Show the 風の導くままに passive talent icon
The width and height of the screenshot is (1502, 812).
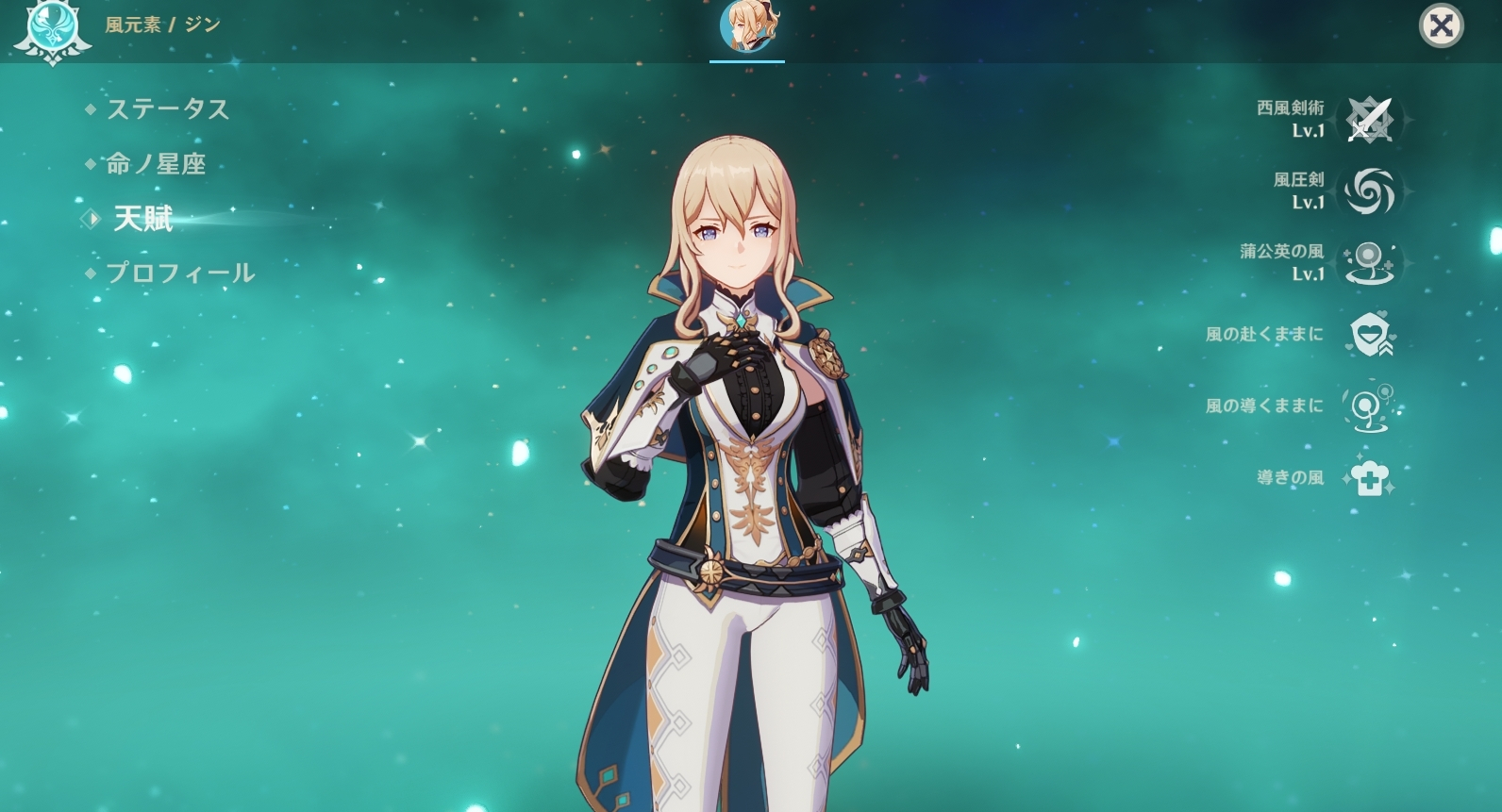[x=1369, y=406]
